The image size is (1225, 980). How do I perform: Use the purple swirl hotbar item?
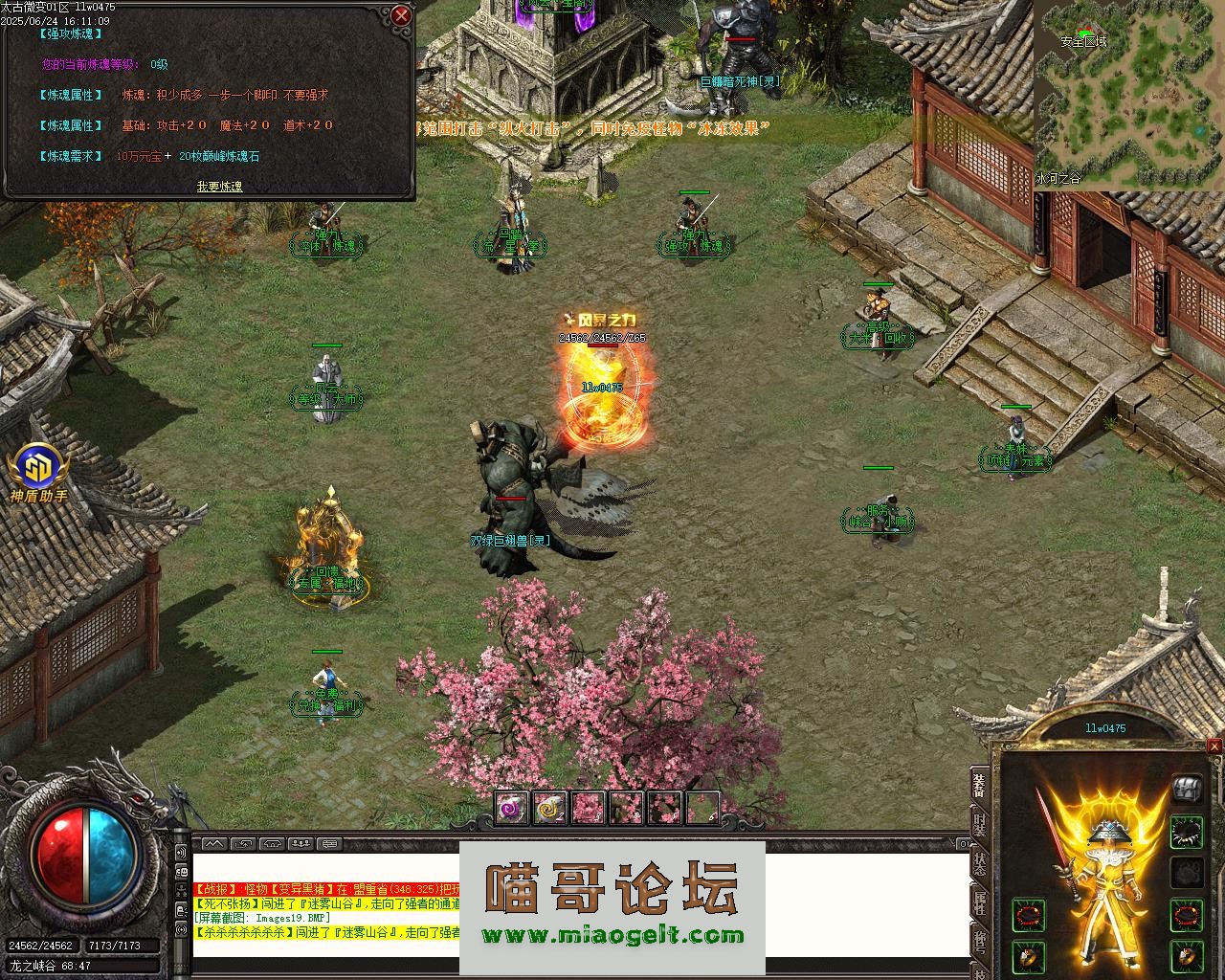[x=512, y=808]
